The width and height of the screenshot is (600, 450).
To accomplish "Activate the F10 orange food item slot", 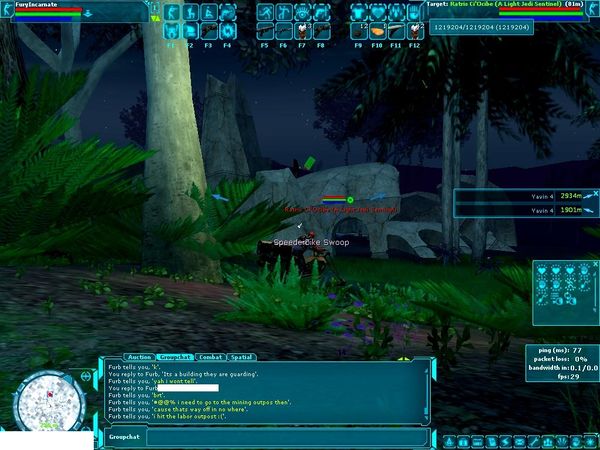I will click(378, 32).
